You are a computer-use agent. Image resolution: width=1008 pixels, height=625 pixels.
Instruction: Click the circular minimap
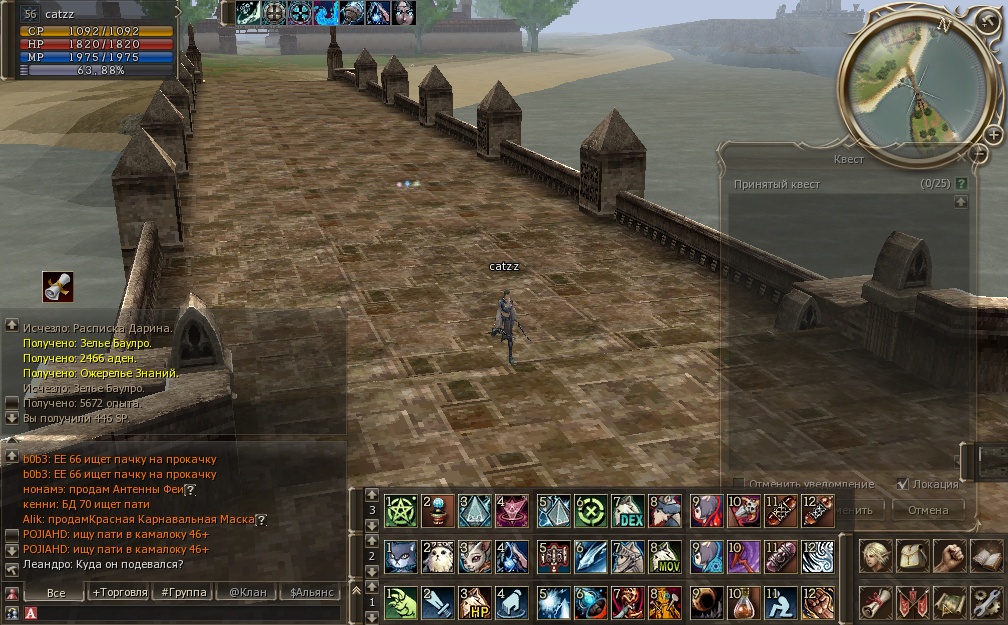click(x=914, y=84)
